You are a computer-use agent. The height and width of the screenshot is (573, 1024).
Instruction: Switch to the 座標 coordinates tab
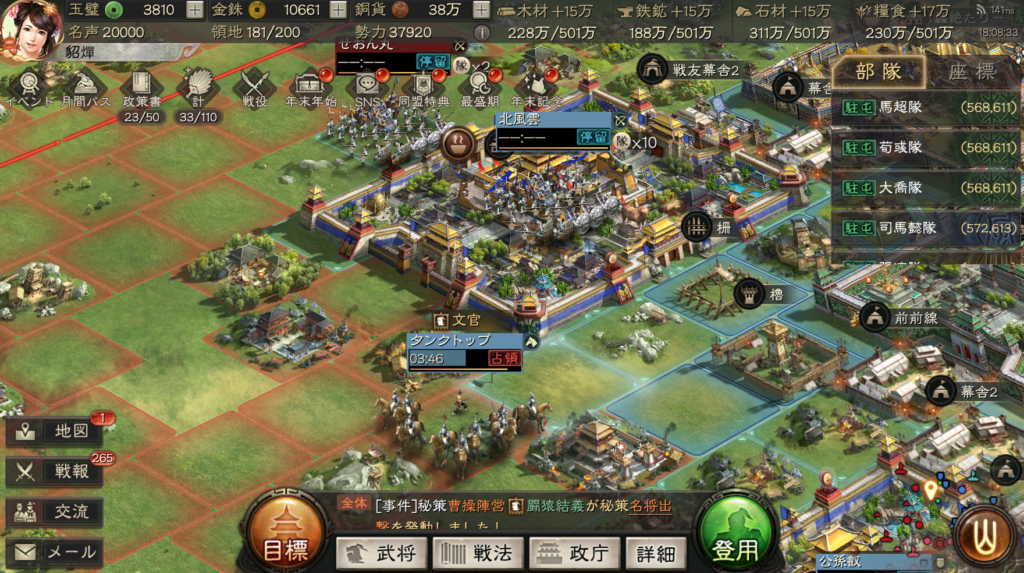[x=971, y=72]
